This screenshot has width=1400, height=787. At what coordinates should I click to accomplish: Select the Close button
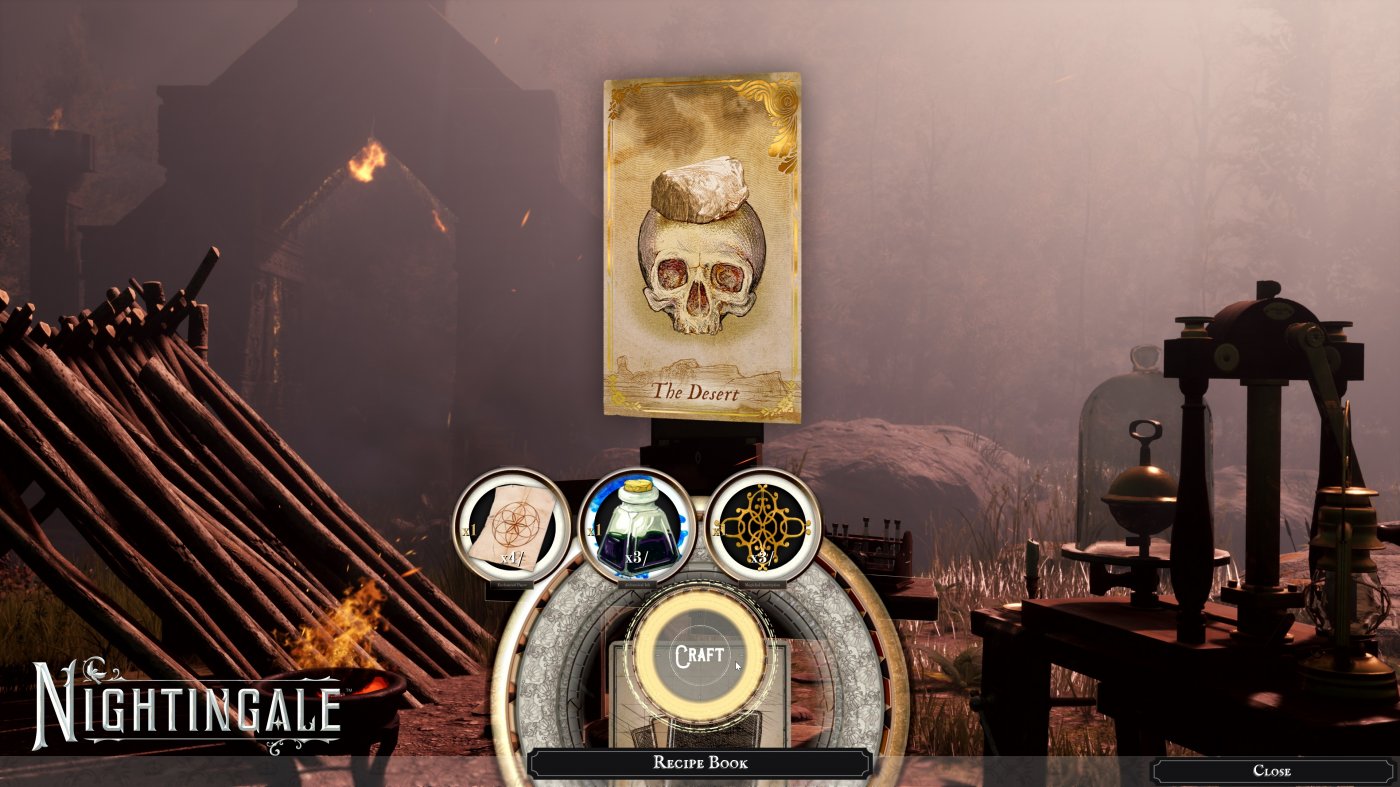tap(1273, 771)
